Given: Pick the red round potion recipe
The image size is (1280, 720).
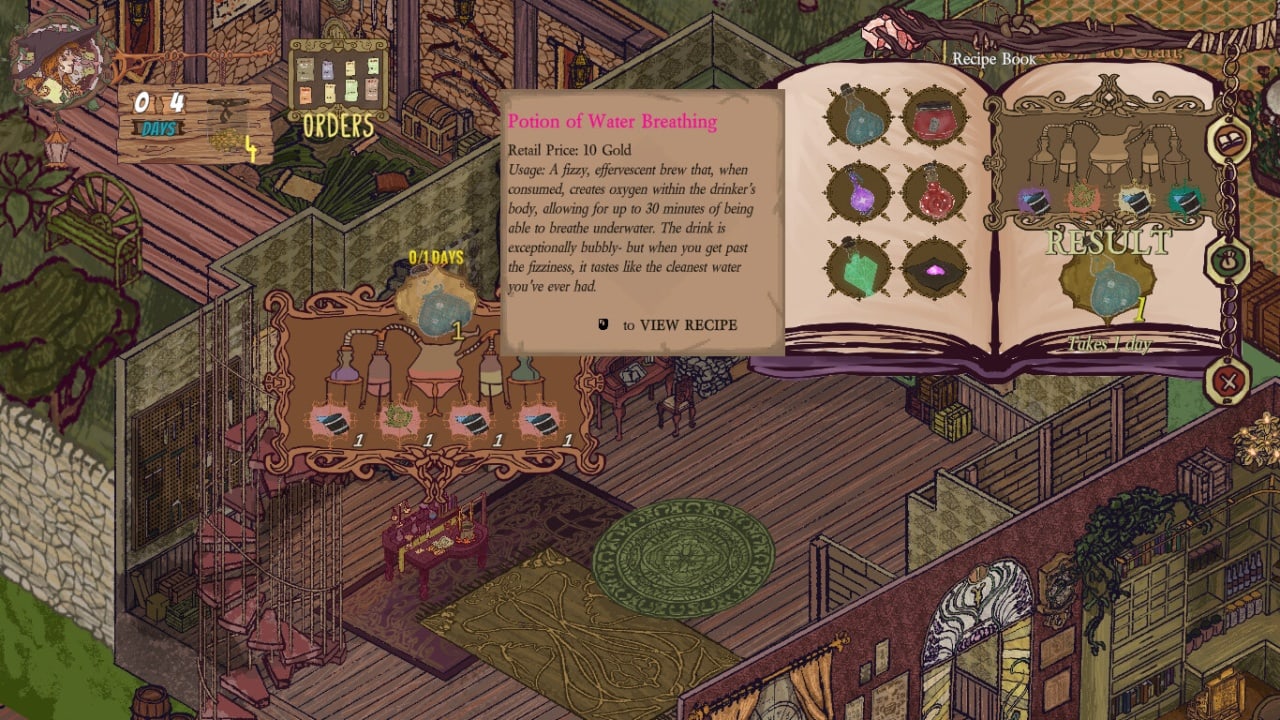Looking at the screenshot, I should coord(934,192).
